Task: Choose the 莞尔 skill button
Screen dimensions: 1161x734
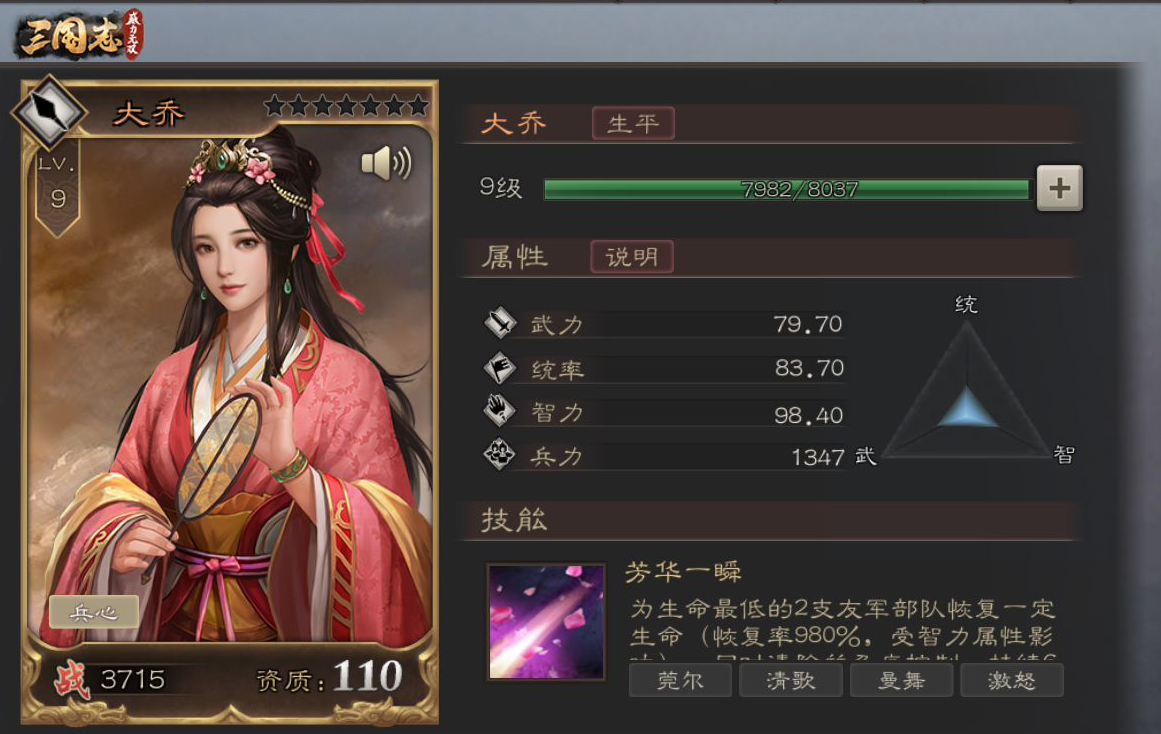Action: pyautogui.click(x=680, y=681)
